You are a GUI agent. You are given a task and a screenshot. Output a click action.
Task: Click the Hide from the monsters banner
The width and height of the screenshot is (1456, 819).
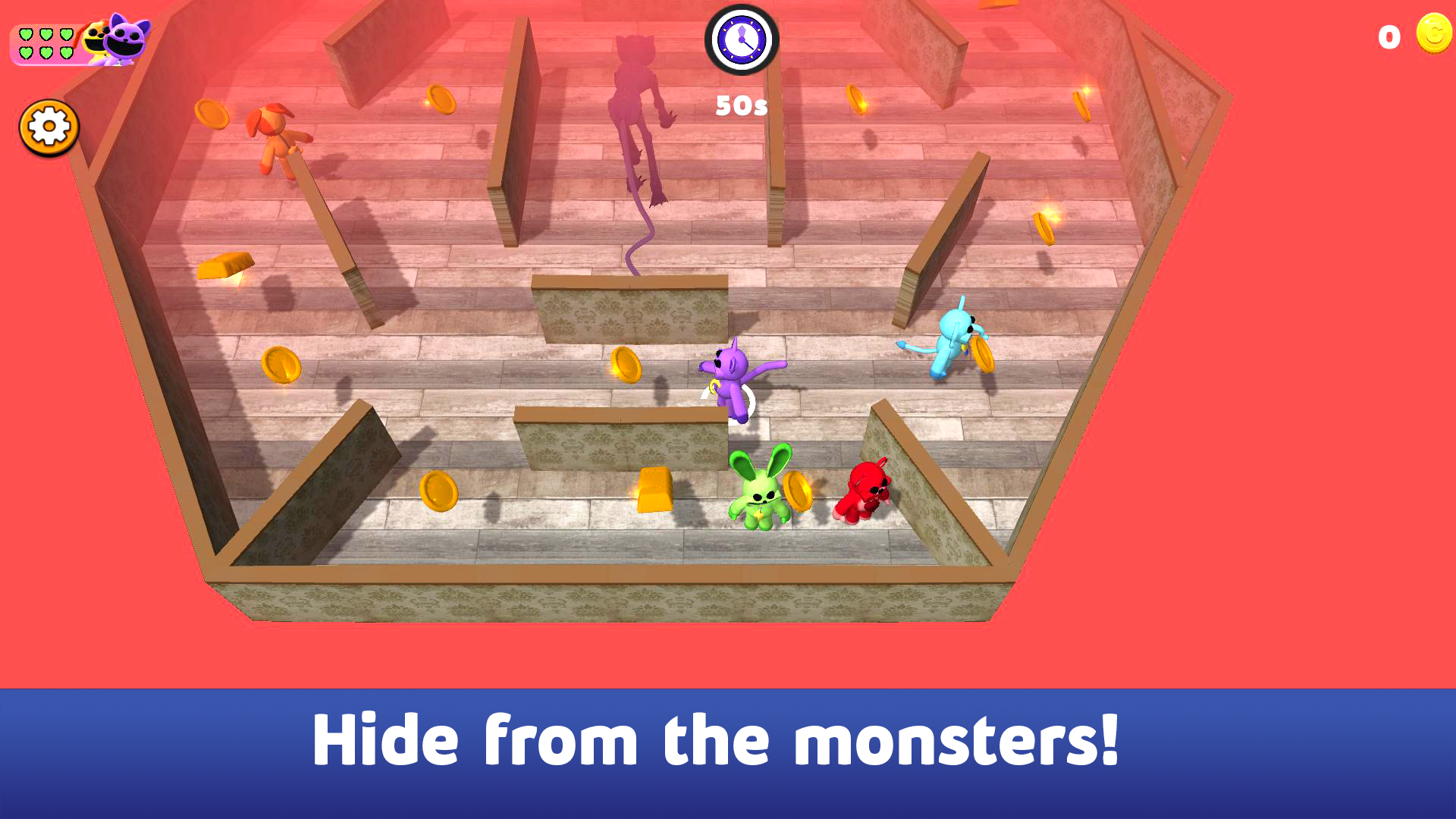(728, 739)
